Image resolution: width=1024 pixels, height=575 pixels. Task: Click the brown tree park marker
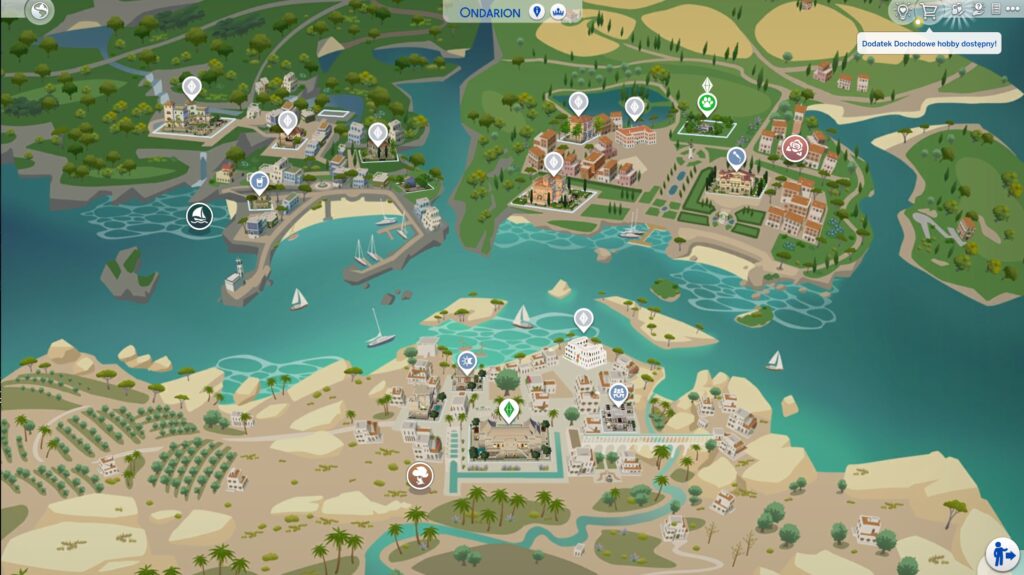[420, 475]
